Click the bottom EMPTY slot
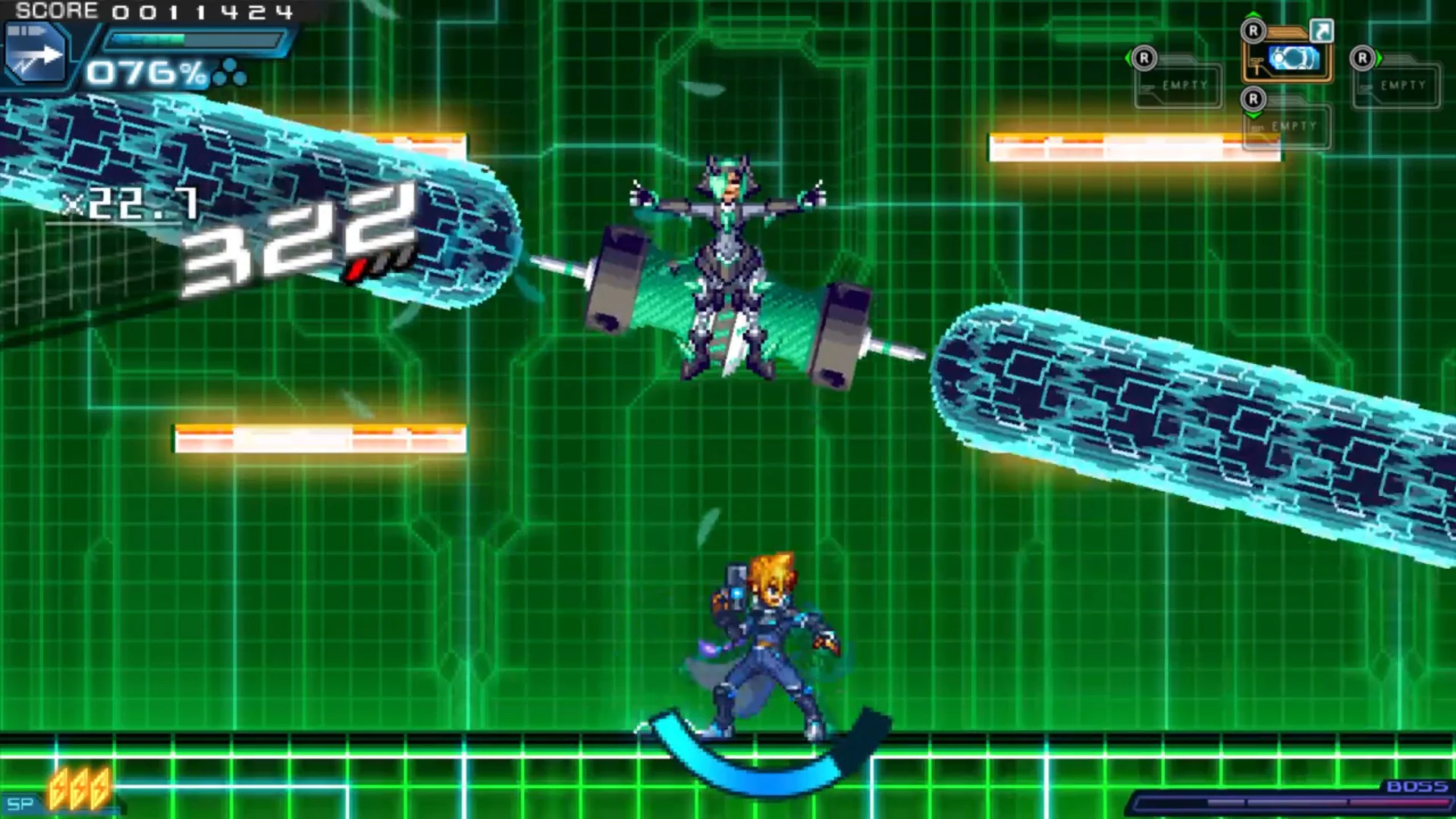 pos(1294,126)
